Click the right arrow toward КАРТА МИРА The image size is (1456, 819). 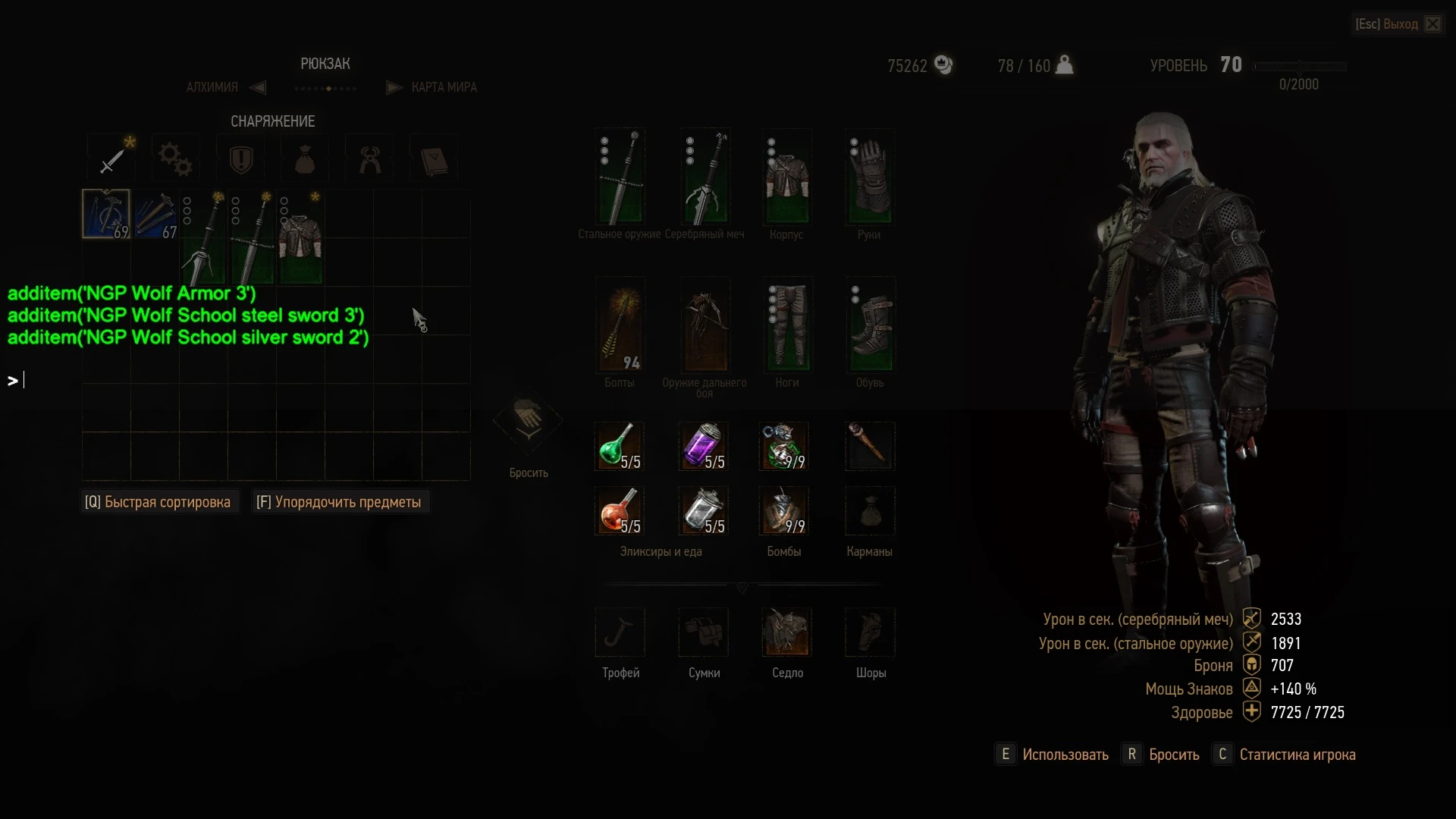(394, 87)
